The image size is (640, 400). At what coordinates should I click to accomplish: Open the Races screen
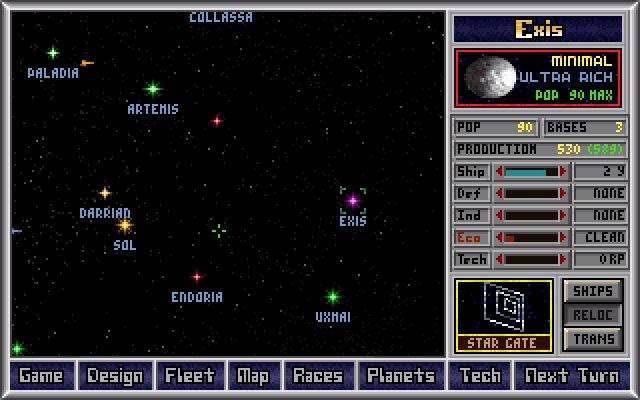pyautogui.click(x=317, y=376)
